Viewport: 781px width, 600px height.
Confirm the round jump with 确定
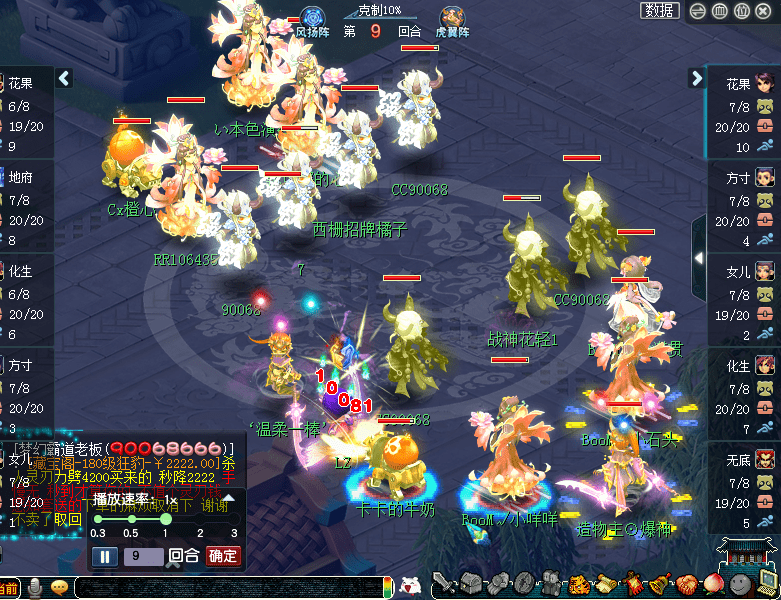[222, 556]
